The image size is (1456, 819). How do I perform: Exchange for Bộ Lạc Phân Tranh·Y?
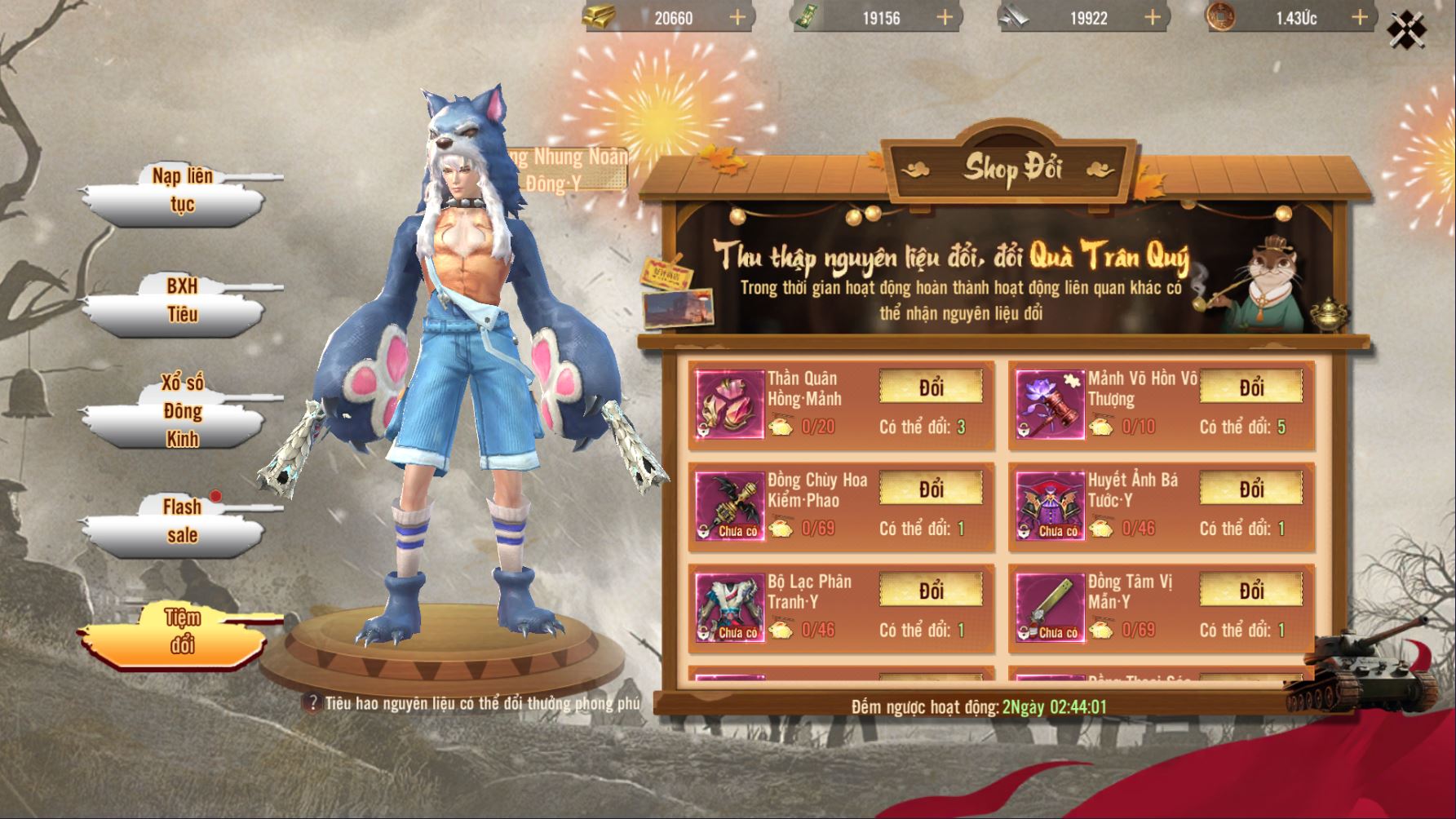point(931,591)
